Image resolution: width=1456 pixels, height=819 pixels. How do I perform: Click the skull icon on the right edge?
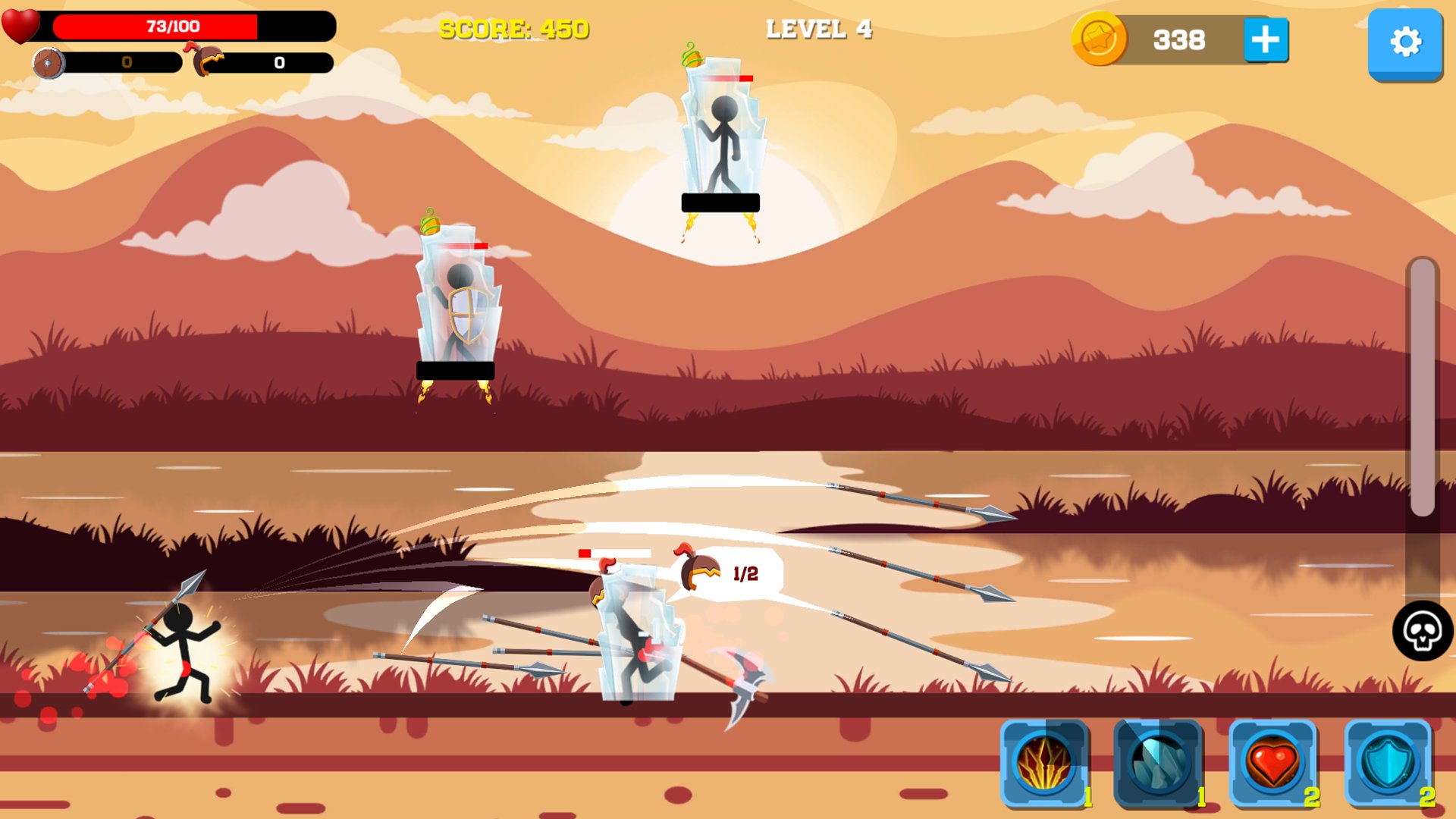point(1421,632)
